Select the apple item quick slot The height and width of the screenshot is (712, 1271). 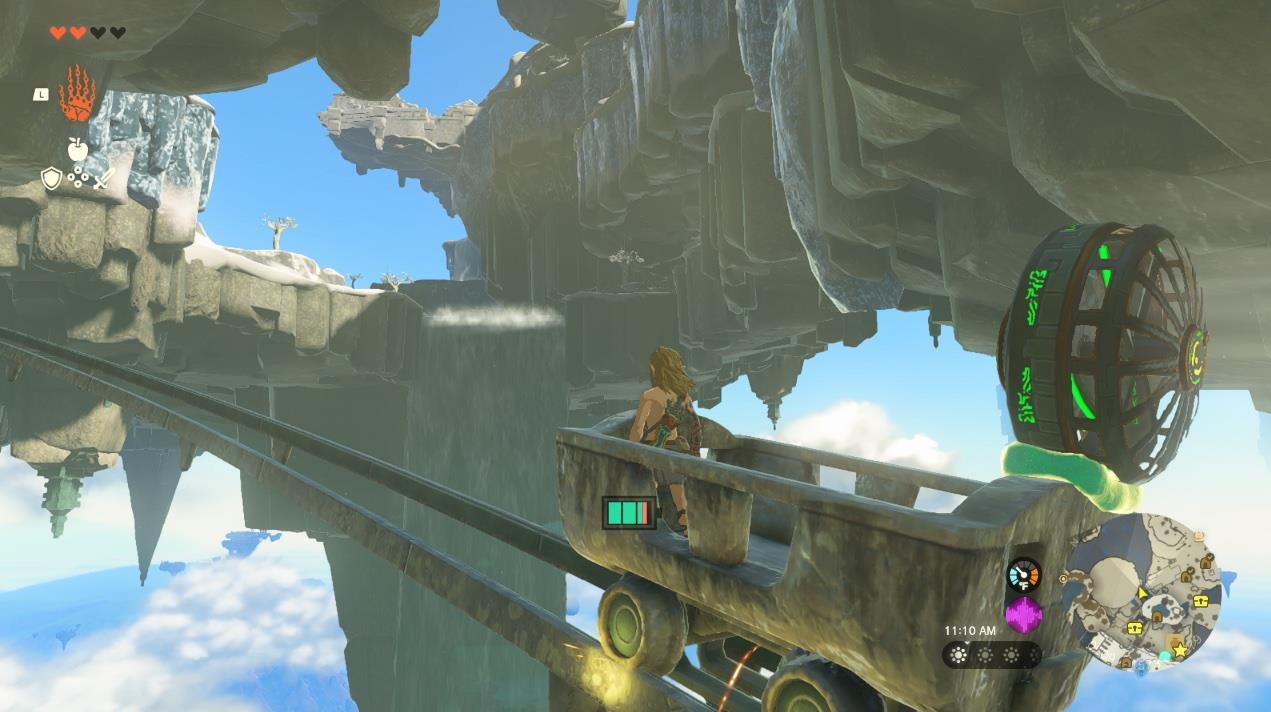click(x=77, y=149)
